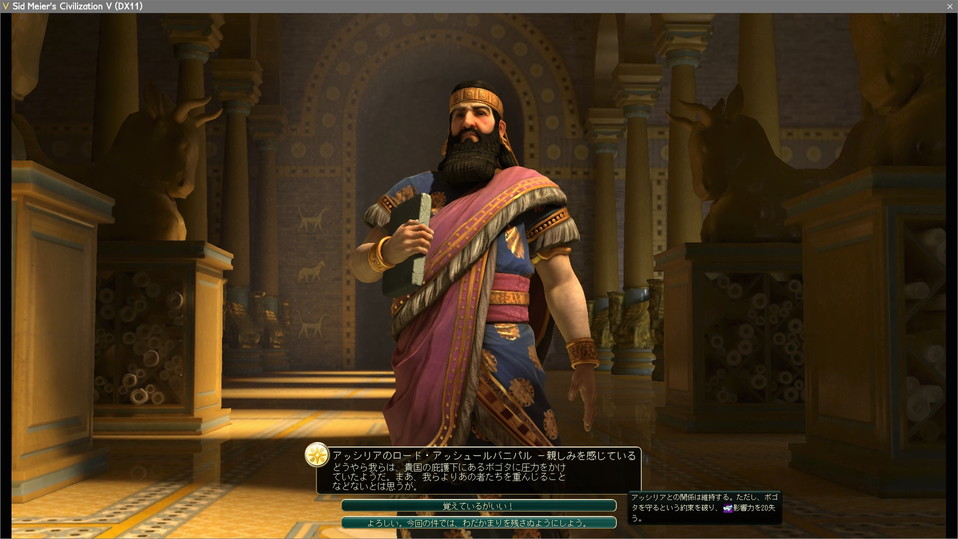
Task: Select the reply beginning "よろしい。今回の件では"
Action: (478, 522)
